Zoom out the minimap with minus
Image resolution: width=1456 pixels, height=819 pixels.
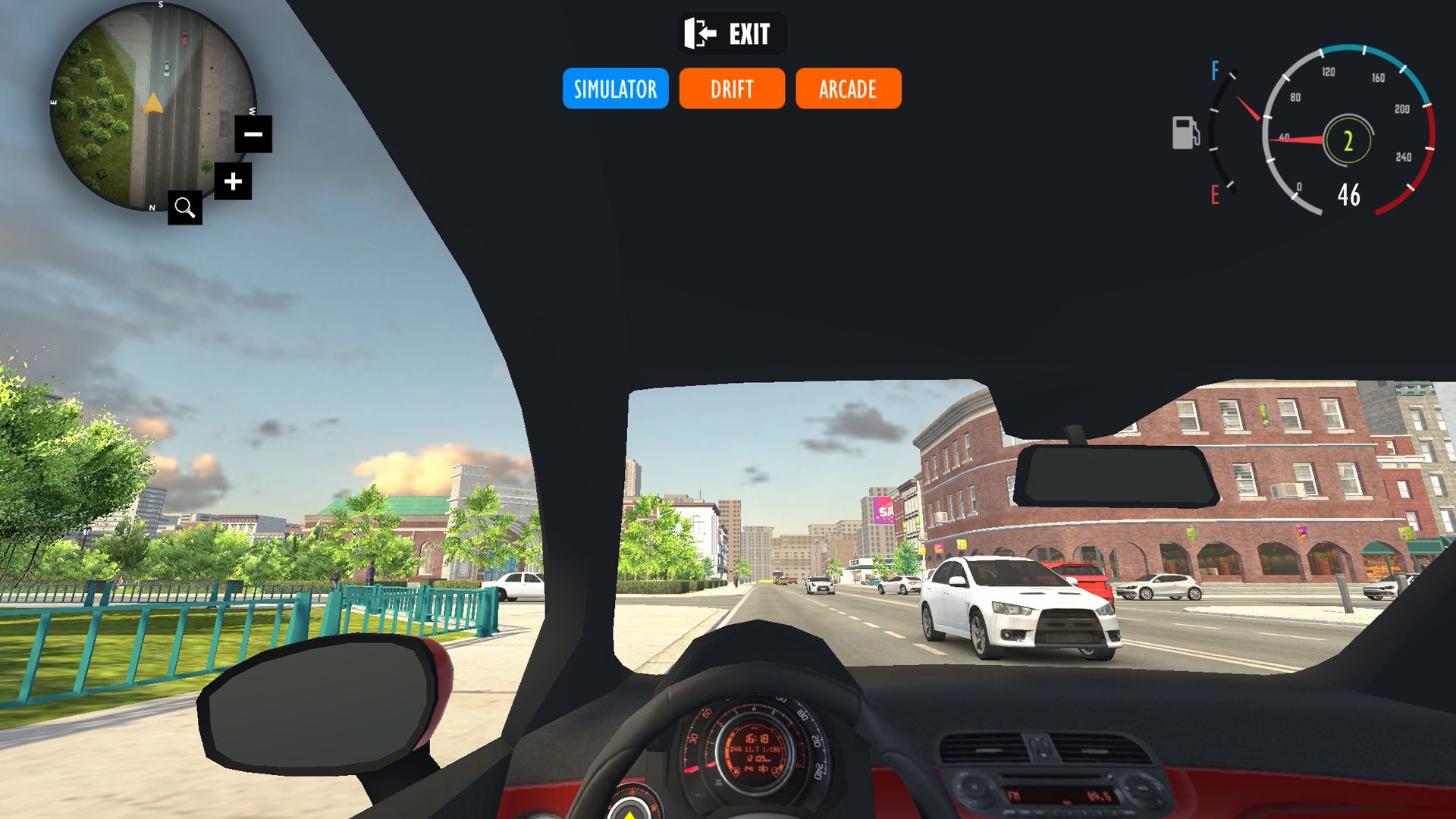tap(253, 134)
